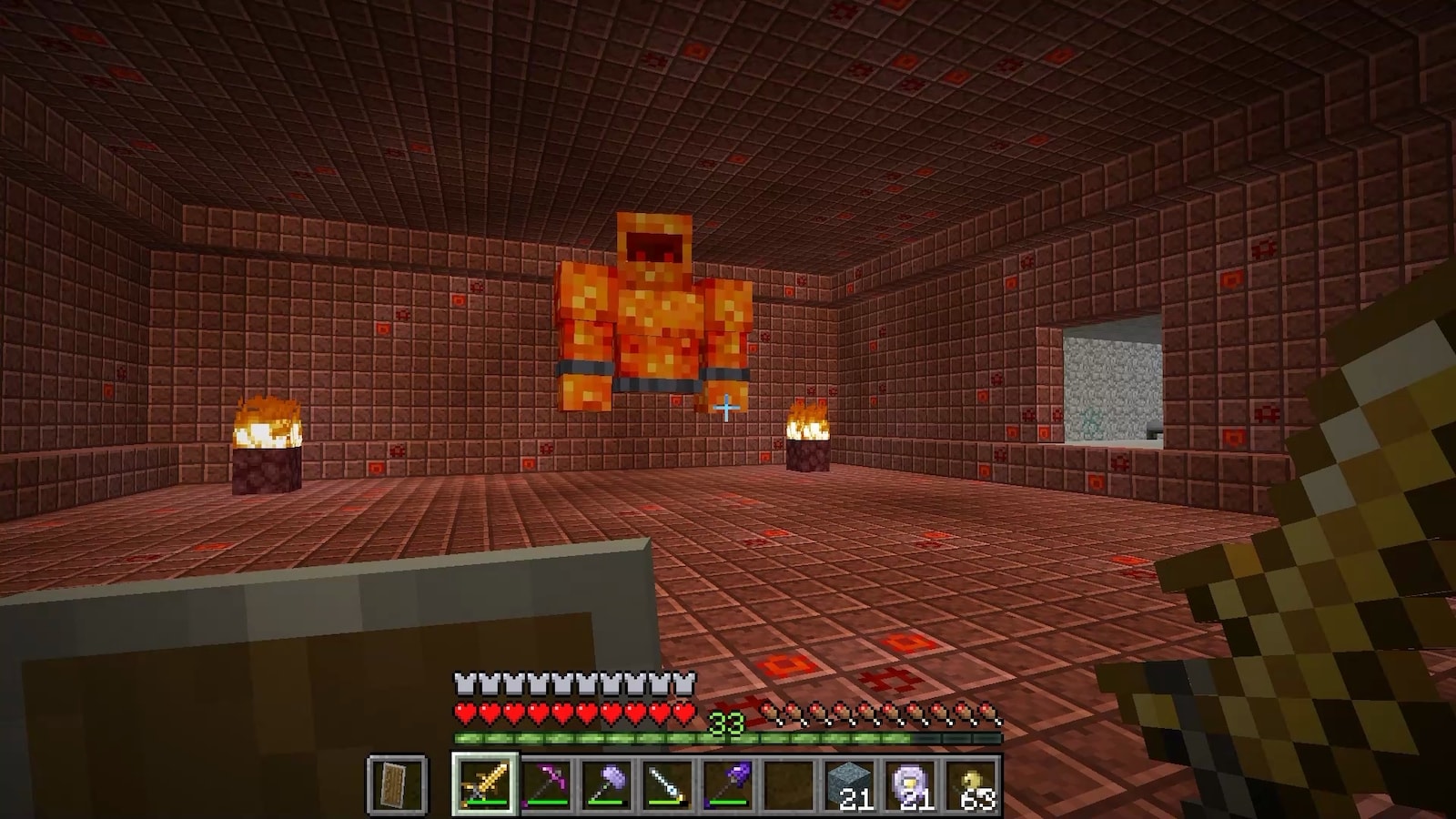This screenshot has height=819, width=1456.
Task: Select the golden sword hotbar slot
Action: coord(484,783)
